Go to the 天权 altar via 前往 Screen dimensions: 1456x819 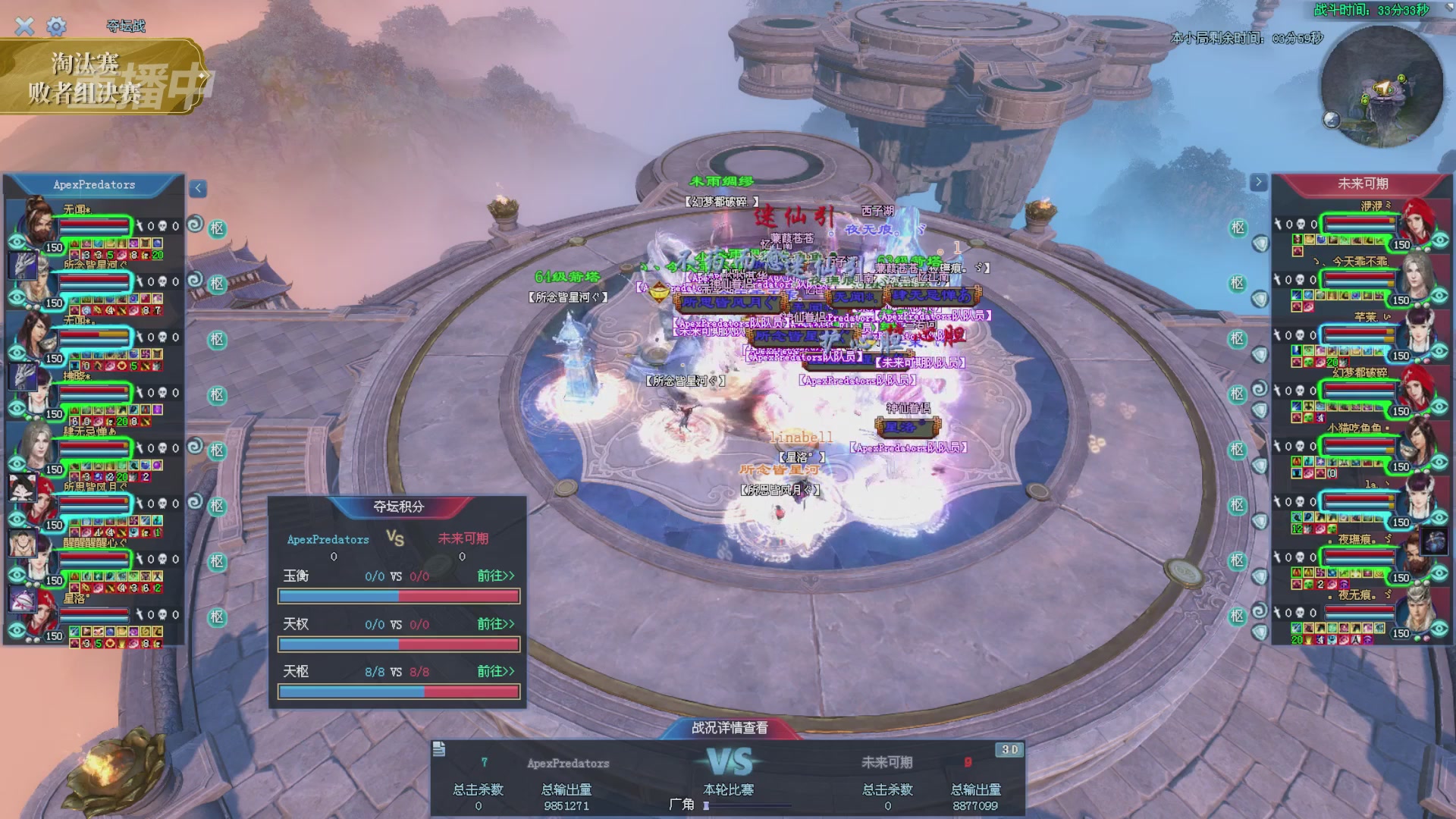click(x=495, y=624)
